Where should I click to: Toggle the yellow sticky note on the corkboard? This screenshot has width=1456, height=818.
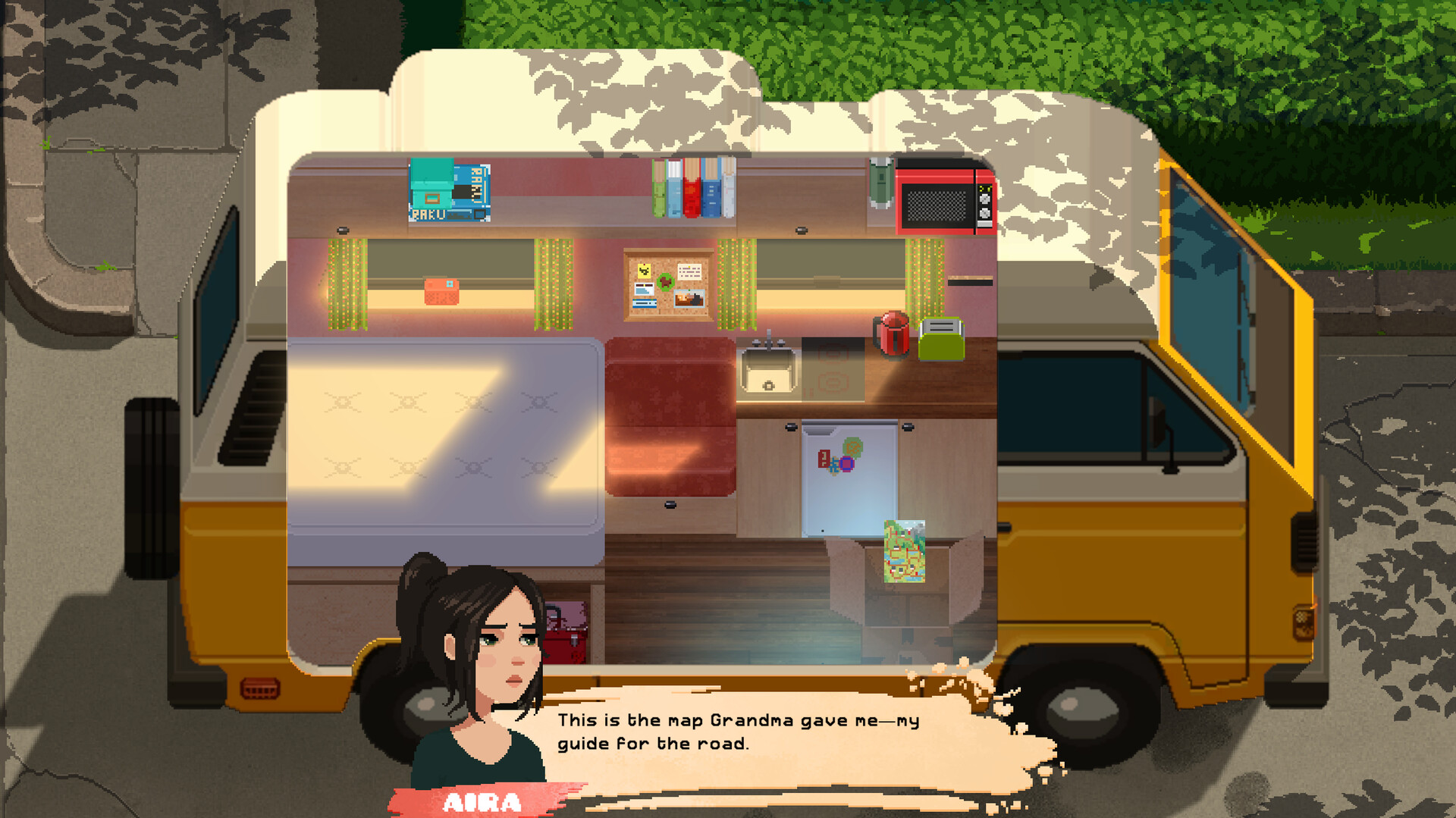(645, 271)
